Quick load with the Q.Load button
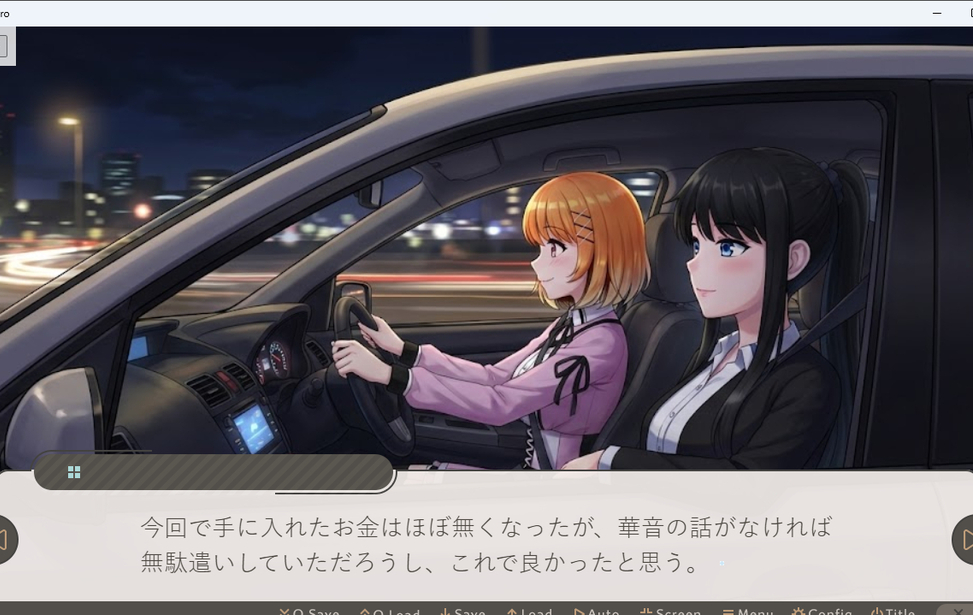The width and height of the screenshot is (973, 615). click(389, 610)
